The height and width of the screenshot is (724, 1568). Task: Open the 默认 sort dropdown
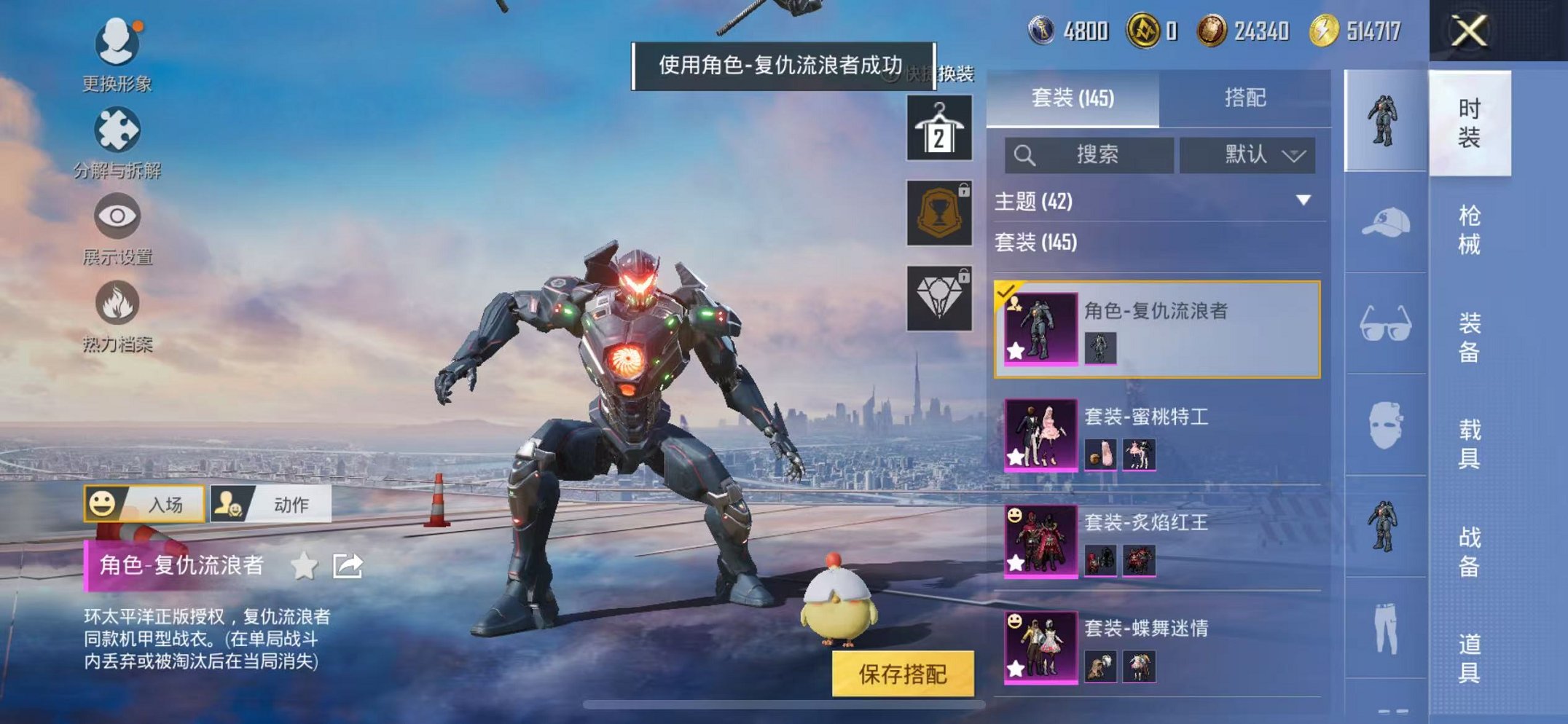[1246, 155]
